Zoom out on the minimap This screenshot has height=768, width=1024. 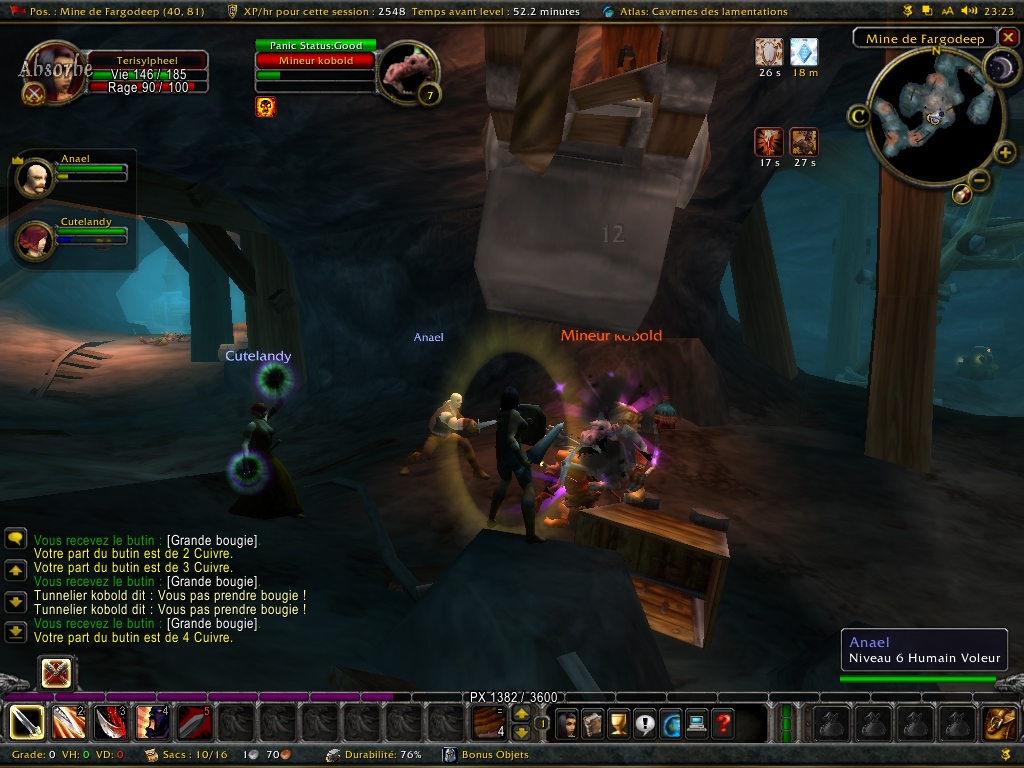point(980,181)
